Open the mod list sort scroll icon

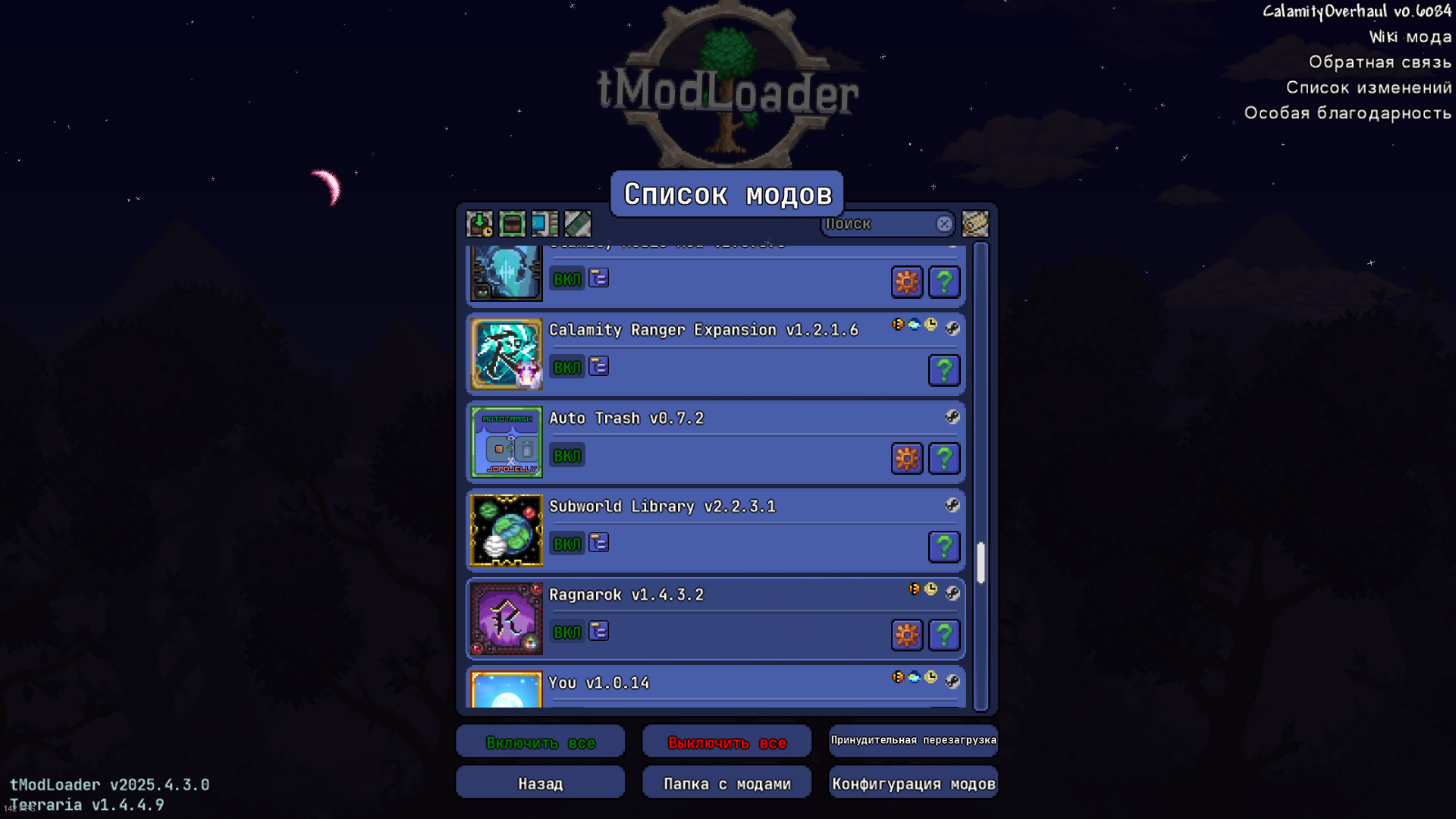coord(976,224)
